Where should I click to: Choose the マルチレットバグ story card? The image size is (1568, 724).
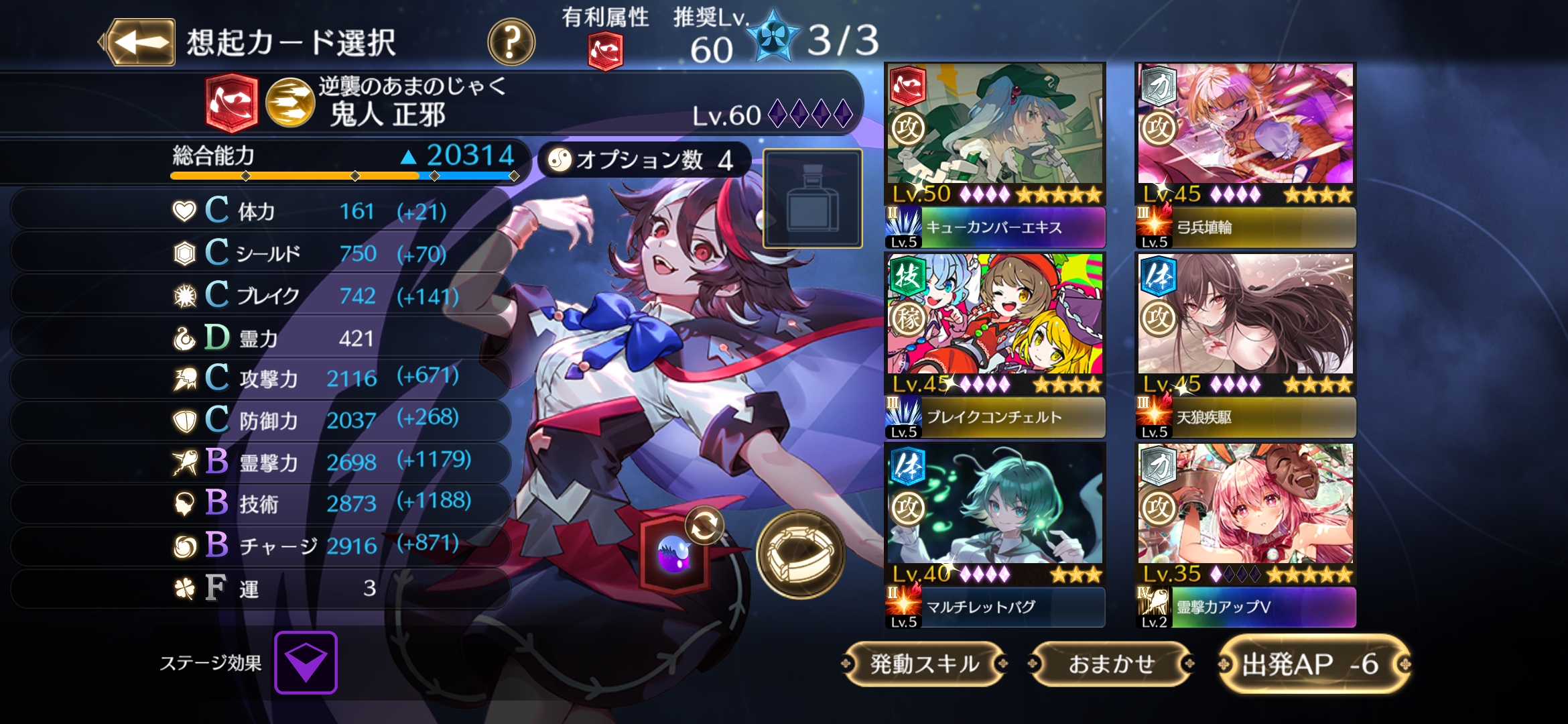(x=995, y=535)
